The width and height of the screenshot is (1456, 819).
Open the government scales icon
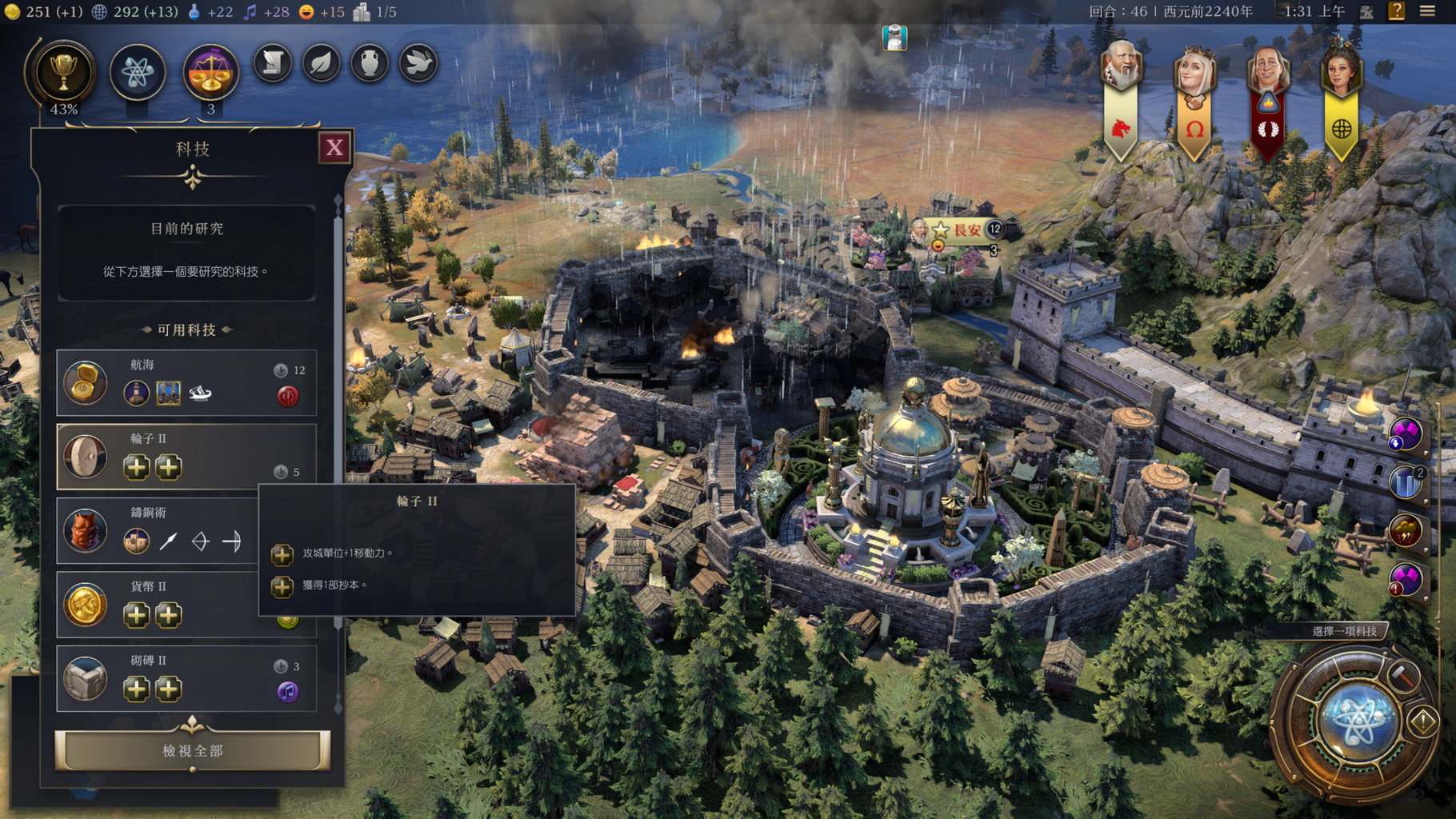(x=210, y=73)
